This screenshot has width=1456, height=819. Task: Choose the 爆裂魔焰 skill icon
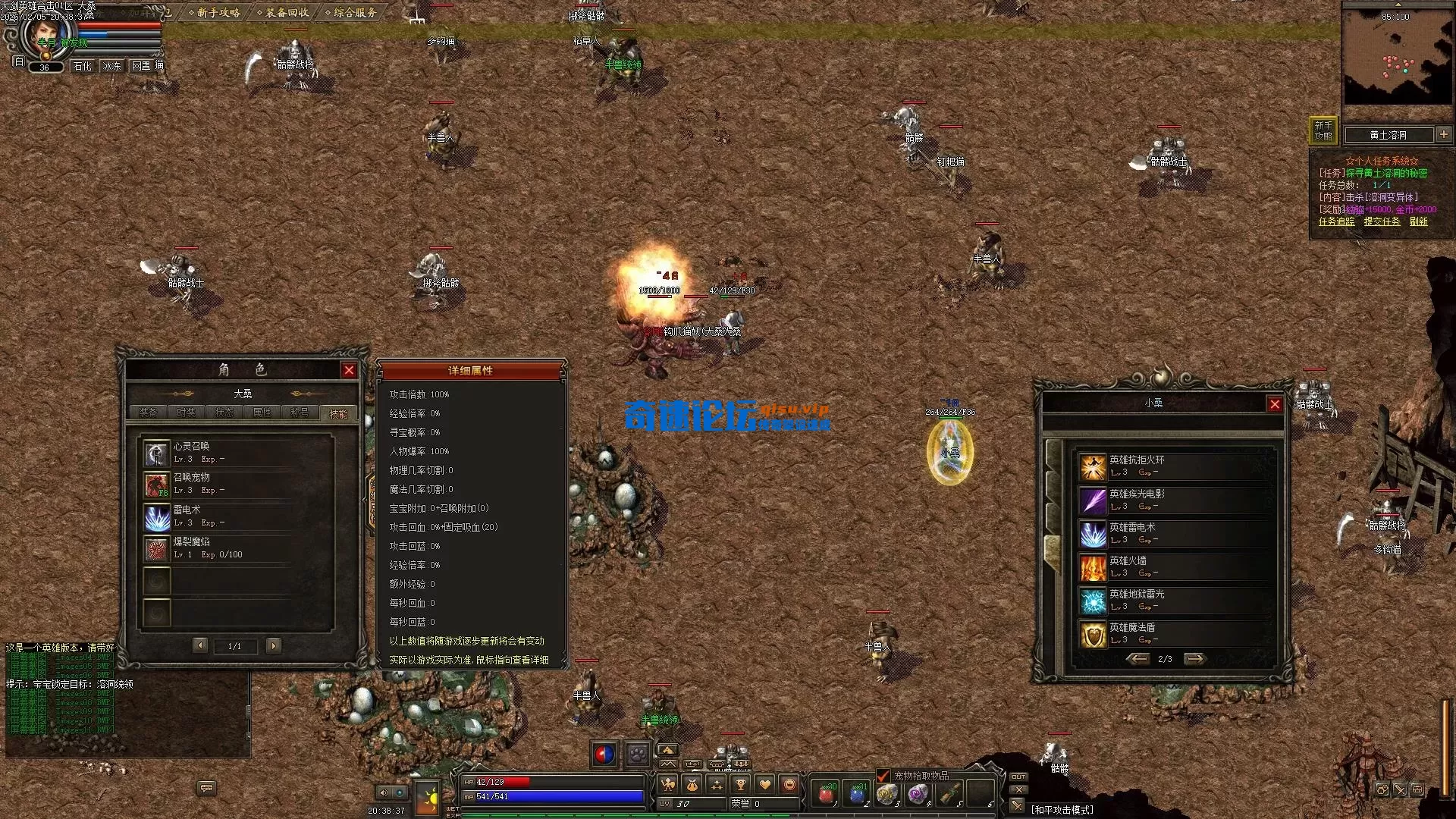coord(157,549)
